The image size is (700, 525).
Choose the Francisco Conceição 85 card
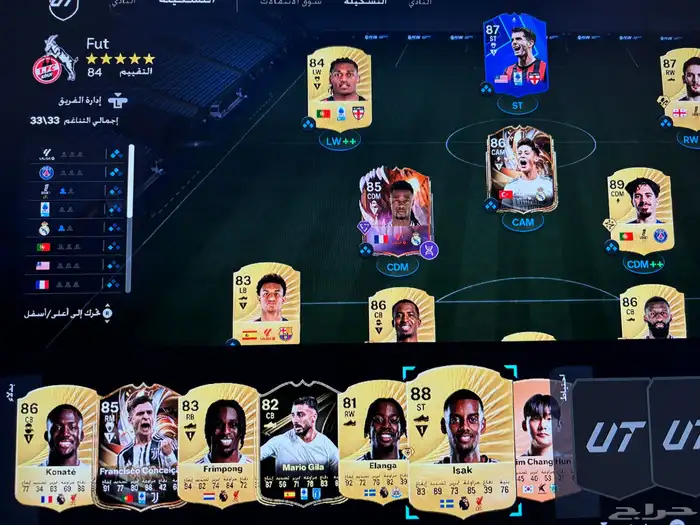pos(137,447)
